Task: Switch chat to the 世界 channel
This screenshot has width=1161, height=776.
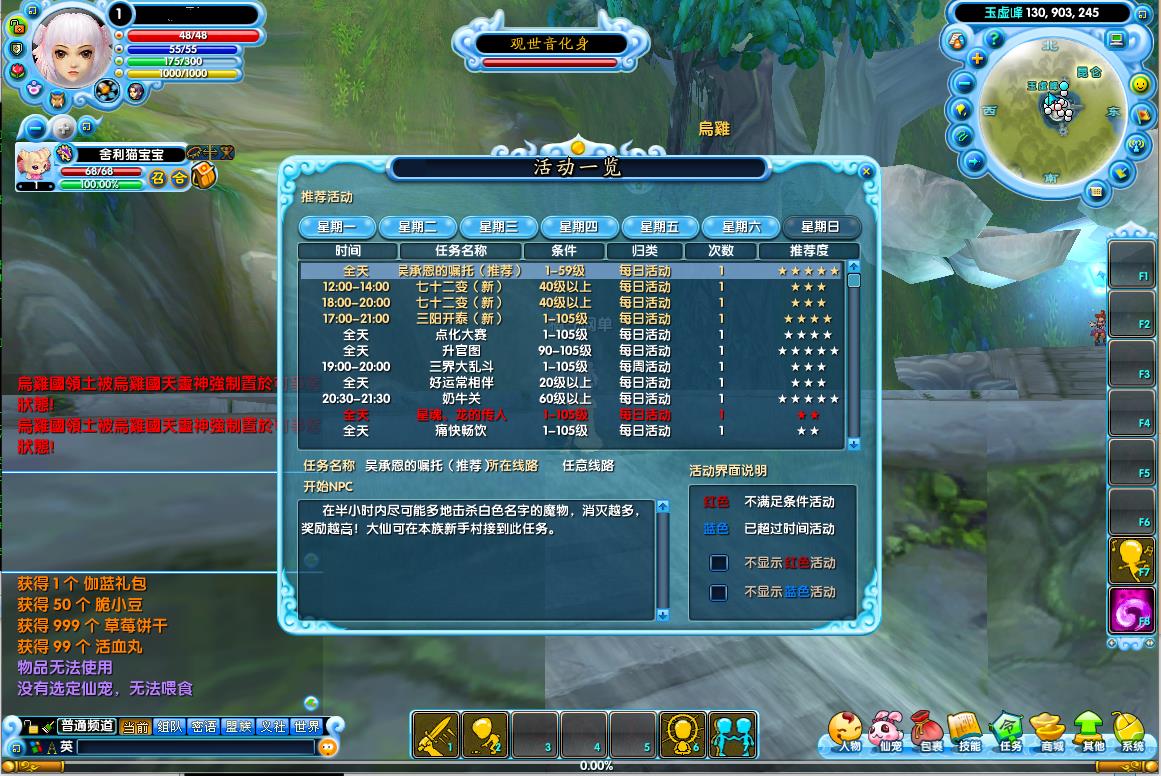Action: 306,727
